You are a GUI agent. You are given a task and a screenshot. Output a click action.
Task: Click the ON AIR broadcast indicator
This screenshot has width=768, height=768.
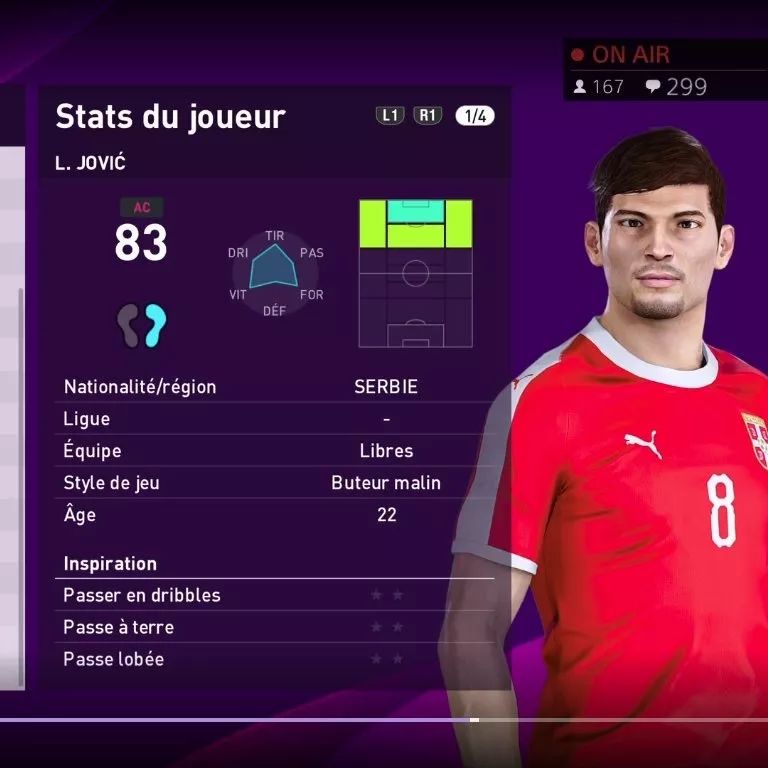(621, 55)
